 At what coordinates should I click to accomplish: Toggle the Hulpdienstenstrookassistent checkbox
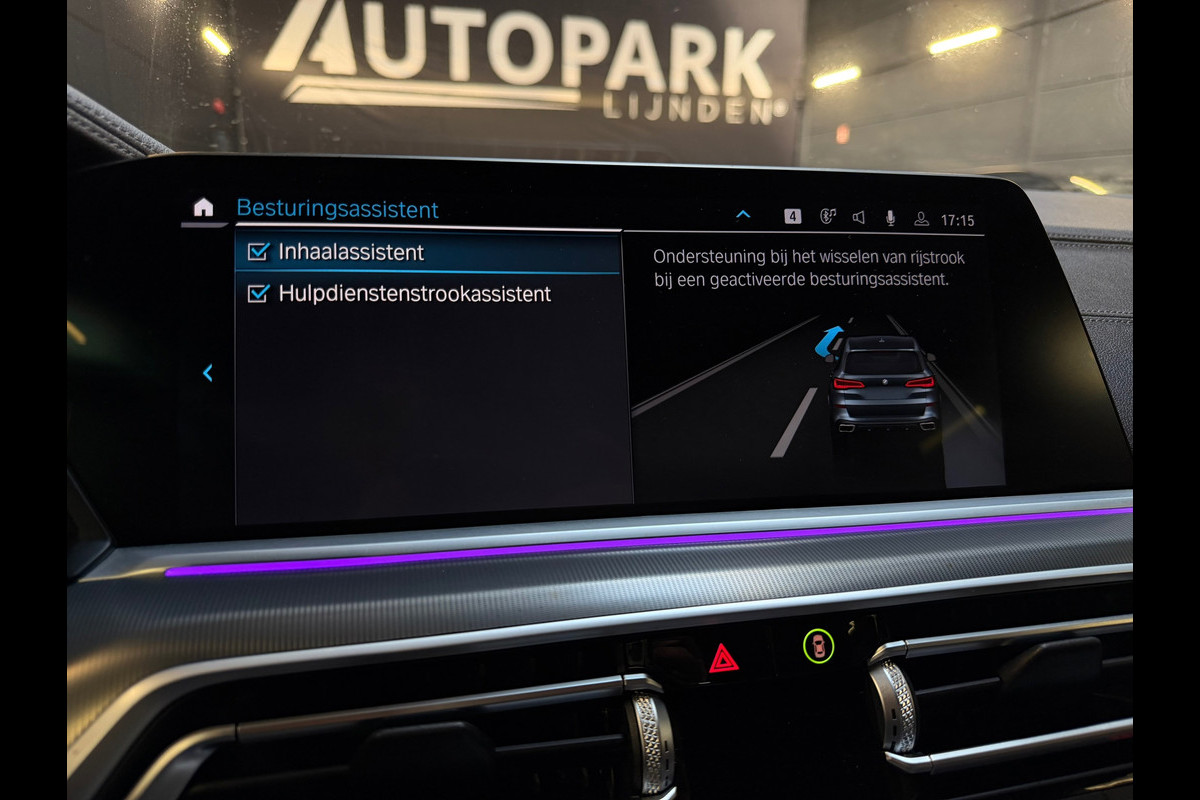pos(259,294)
